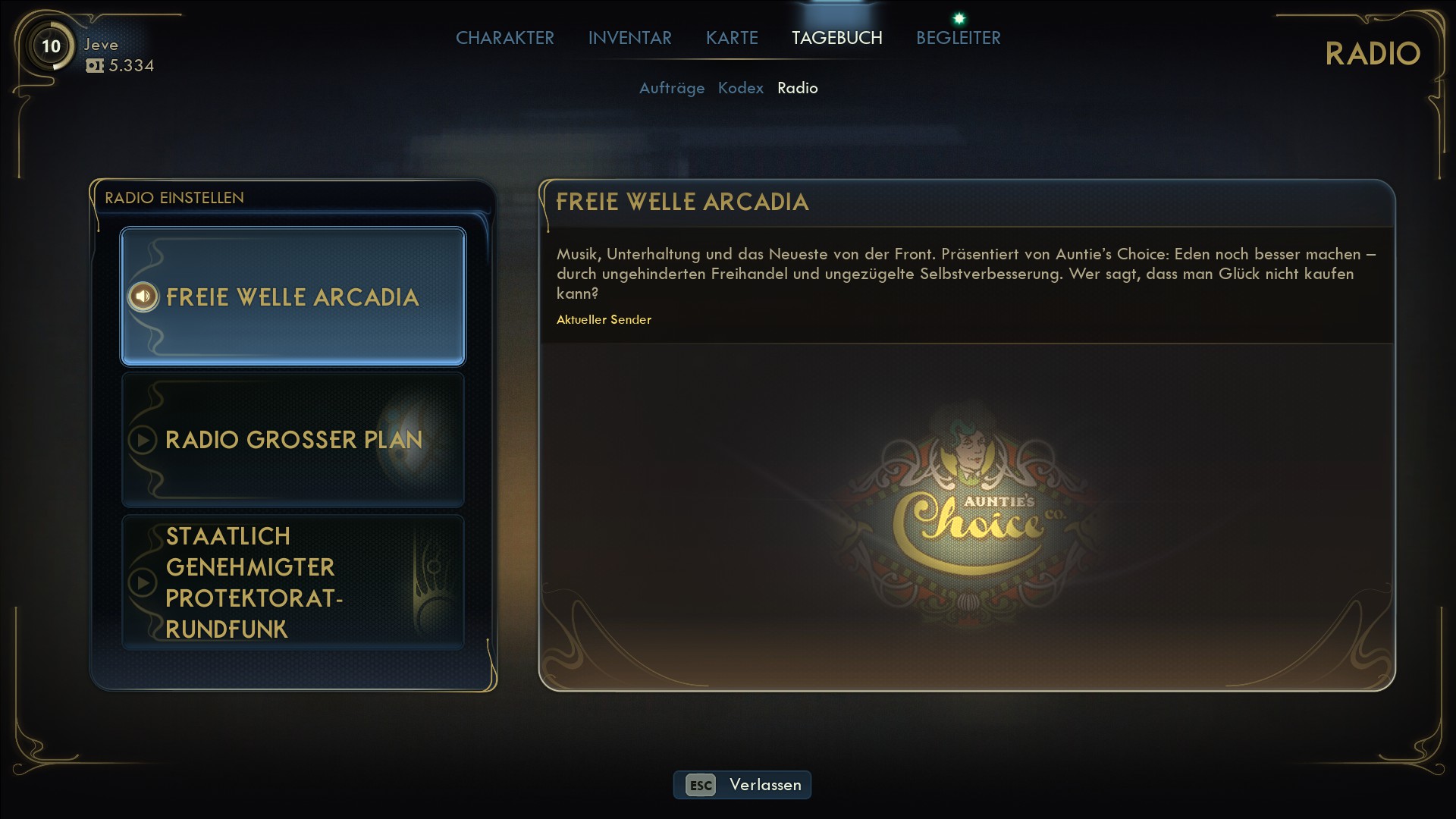Switch to the Aufträge sub-tab
The width and height of the screenshot is (1456, 819).
[671, 88]
